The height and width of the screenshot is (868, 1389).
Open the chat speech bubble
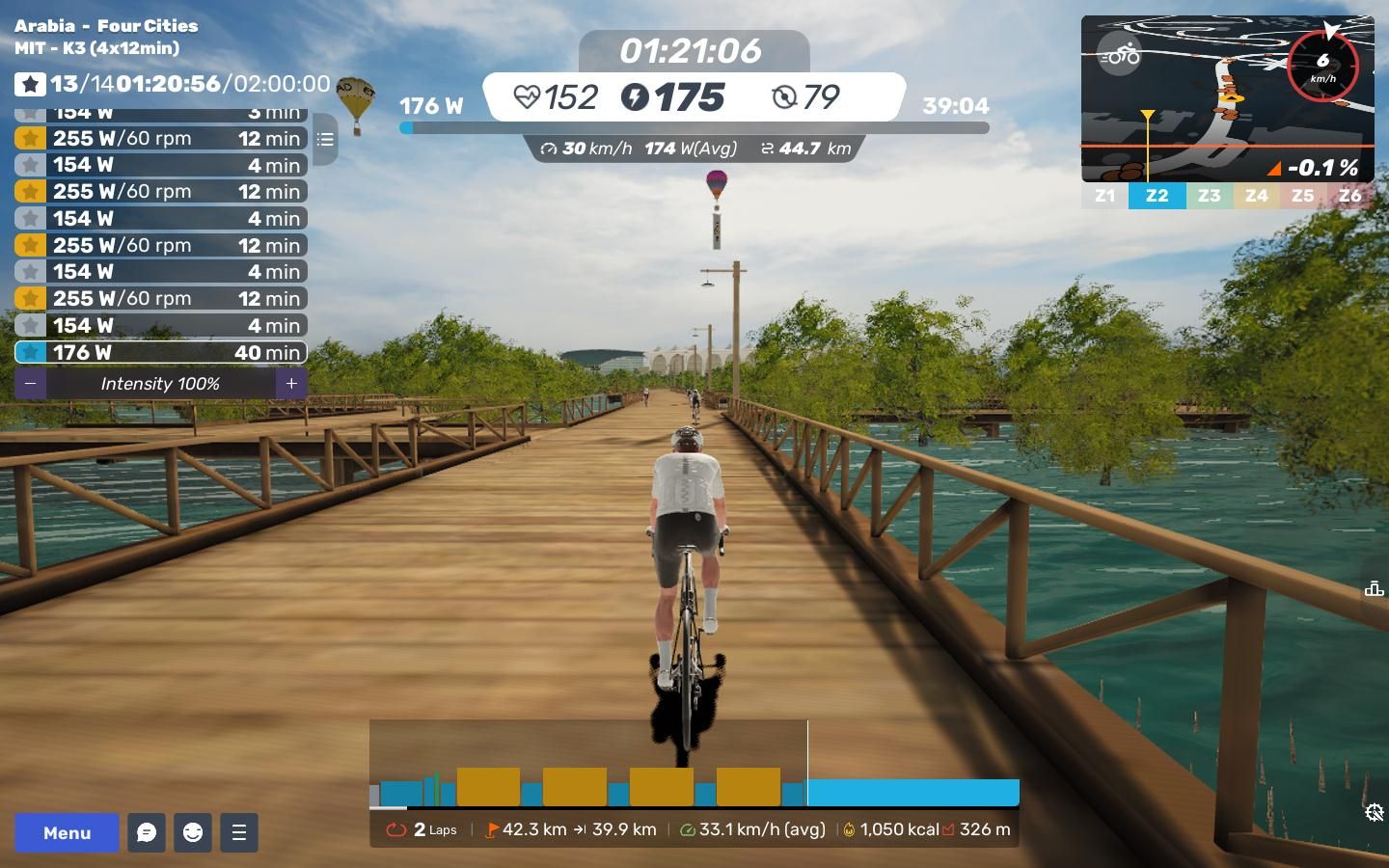pyautogui.click(x=147, y=832)
